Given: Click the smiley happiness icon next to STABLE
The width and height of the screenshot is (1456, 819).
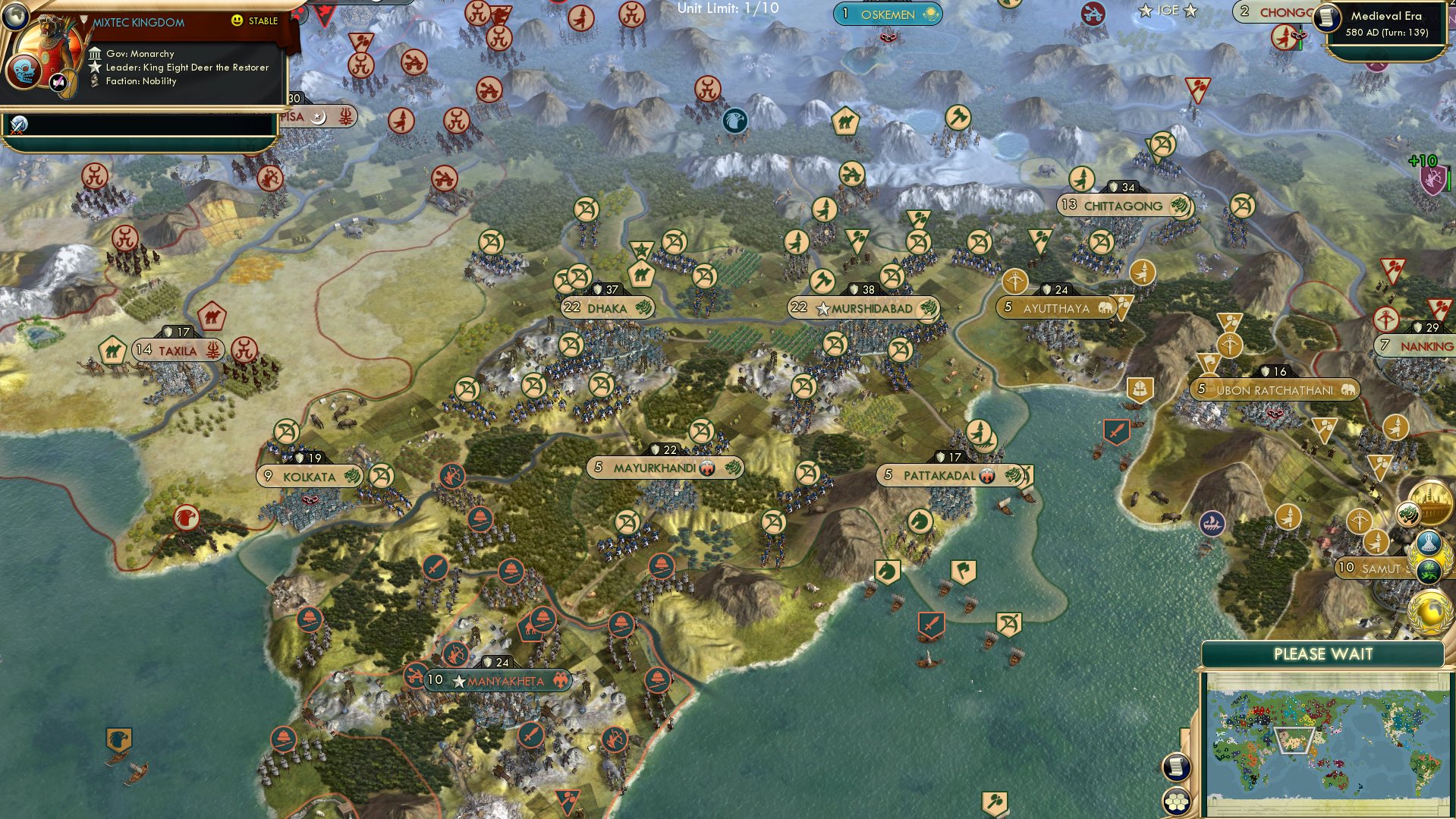Looking at the screenshot, I should 237,21.
